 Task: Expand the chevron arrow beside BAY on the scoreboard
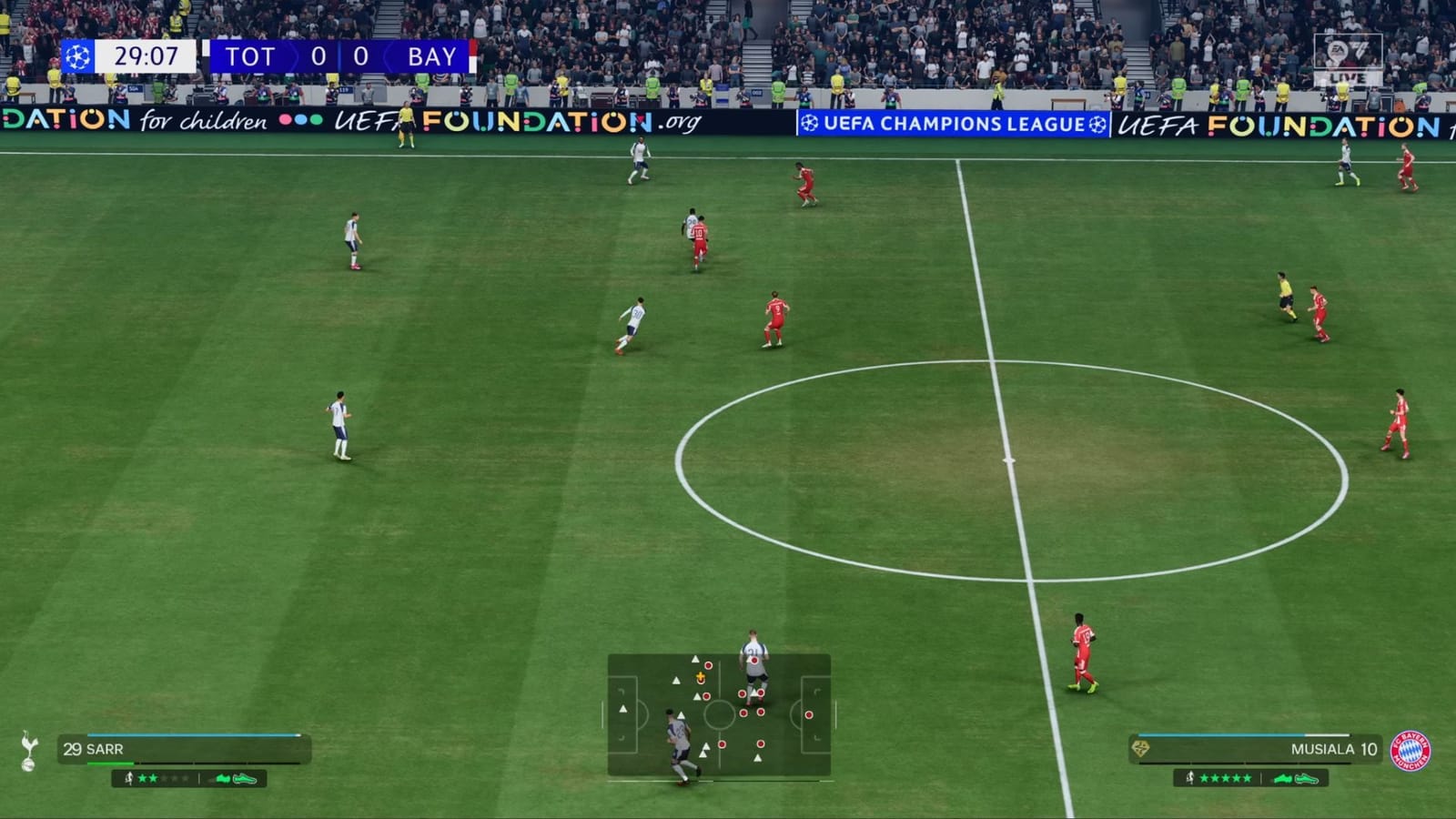pos(388,56)
